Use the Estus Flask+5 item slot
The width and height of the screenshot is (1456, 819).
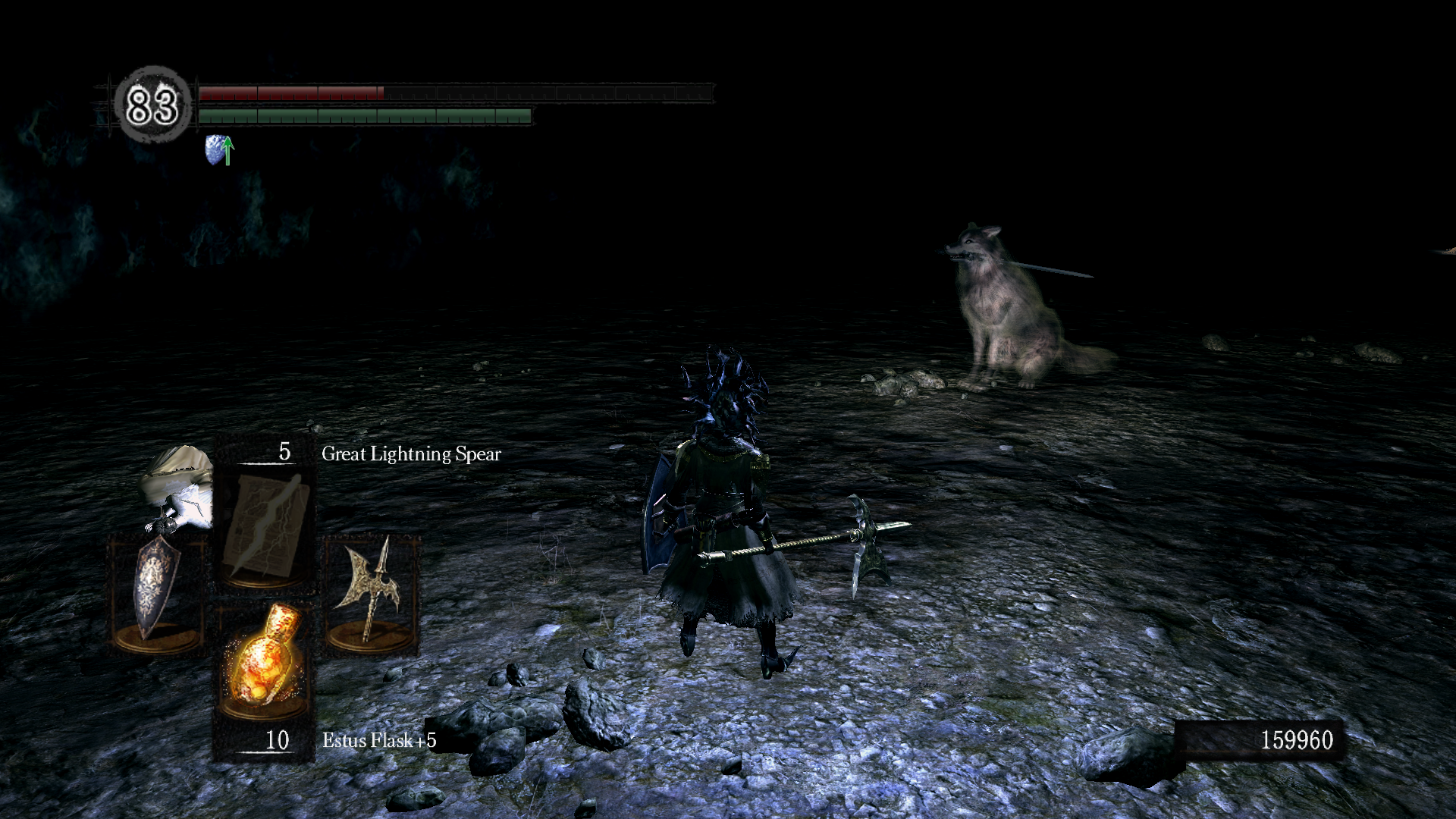(262, 661)
